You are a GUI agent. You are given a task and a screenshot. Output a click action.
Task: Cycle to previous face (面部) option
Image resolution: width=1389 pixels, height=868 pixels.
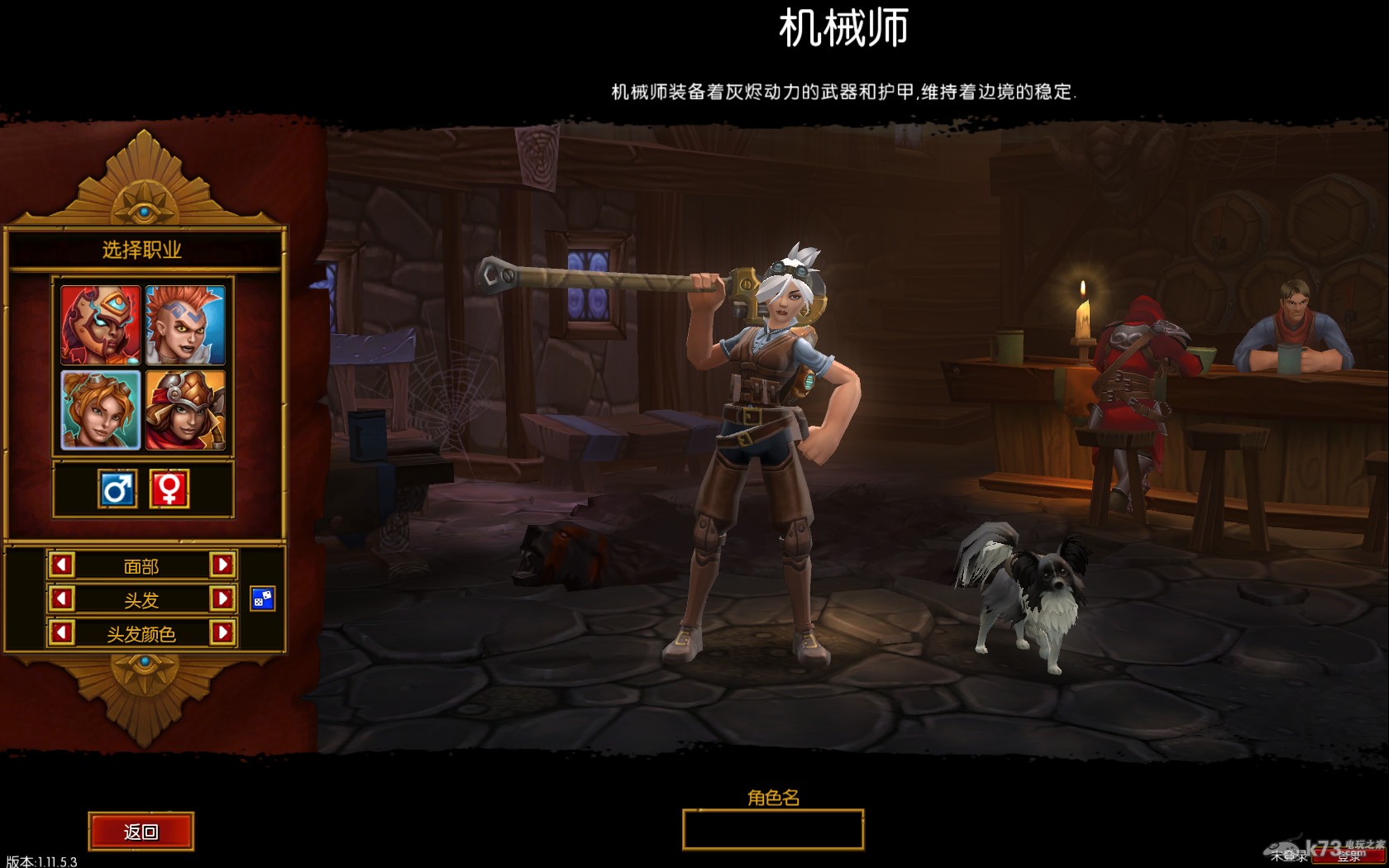tap(61, 565)
